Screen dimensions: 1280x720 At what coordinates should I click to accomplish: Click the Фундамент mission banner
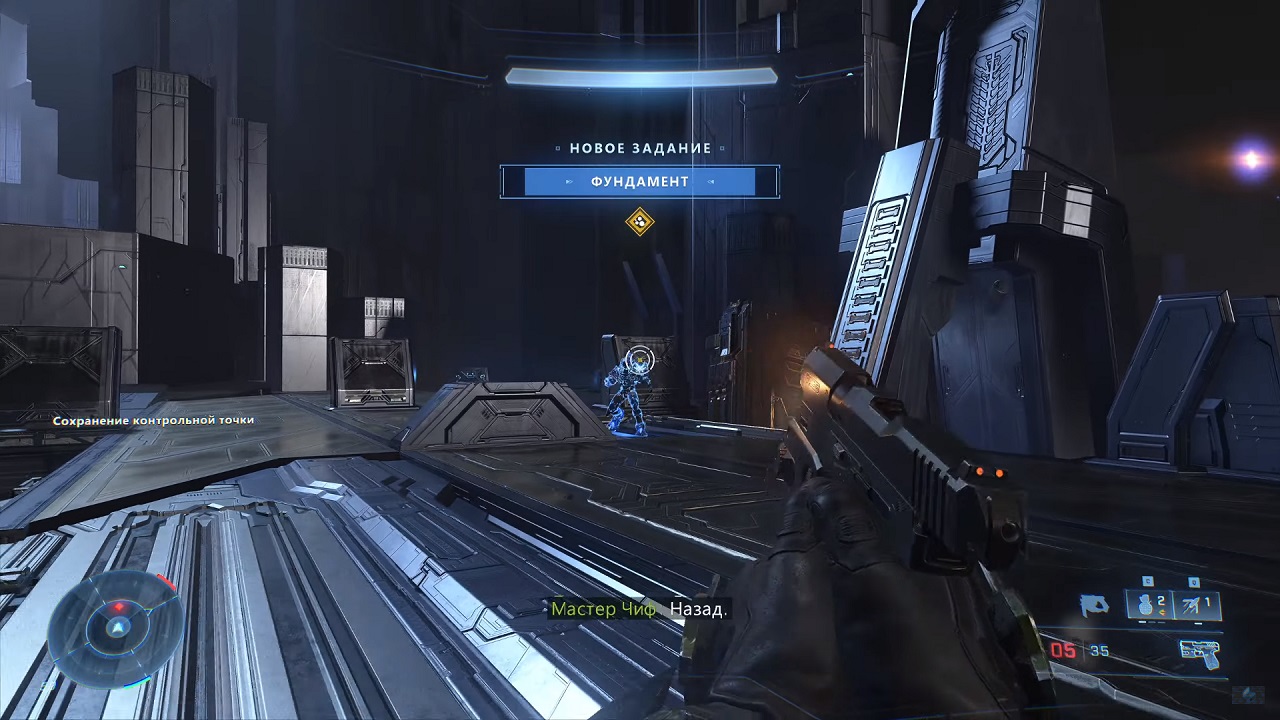640,181
